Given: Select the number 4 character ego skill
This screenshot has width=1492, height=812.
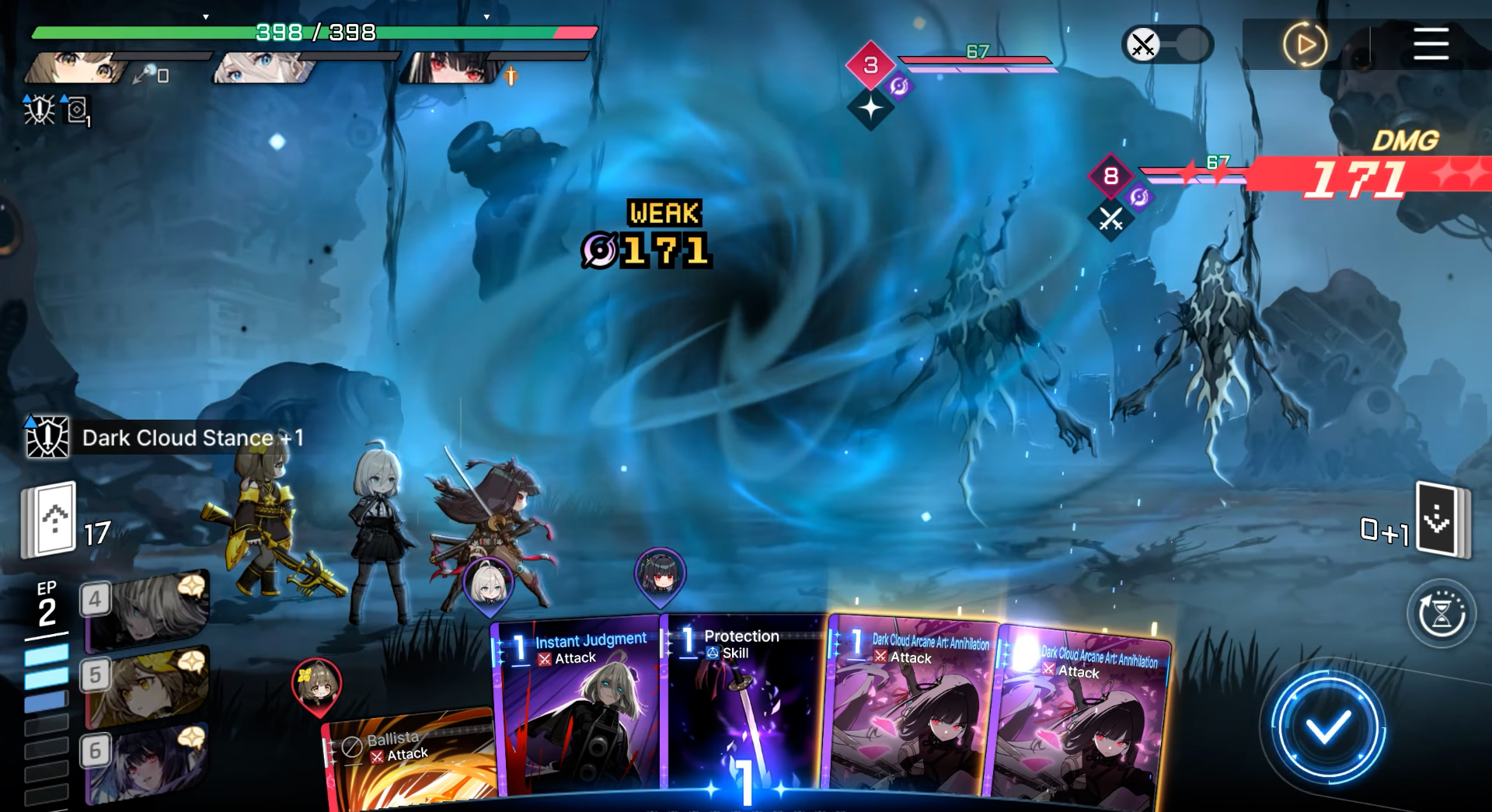Looking at the screenshot, I should (146, 611).
